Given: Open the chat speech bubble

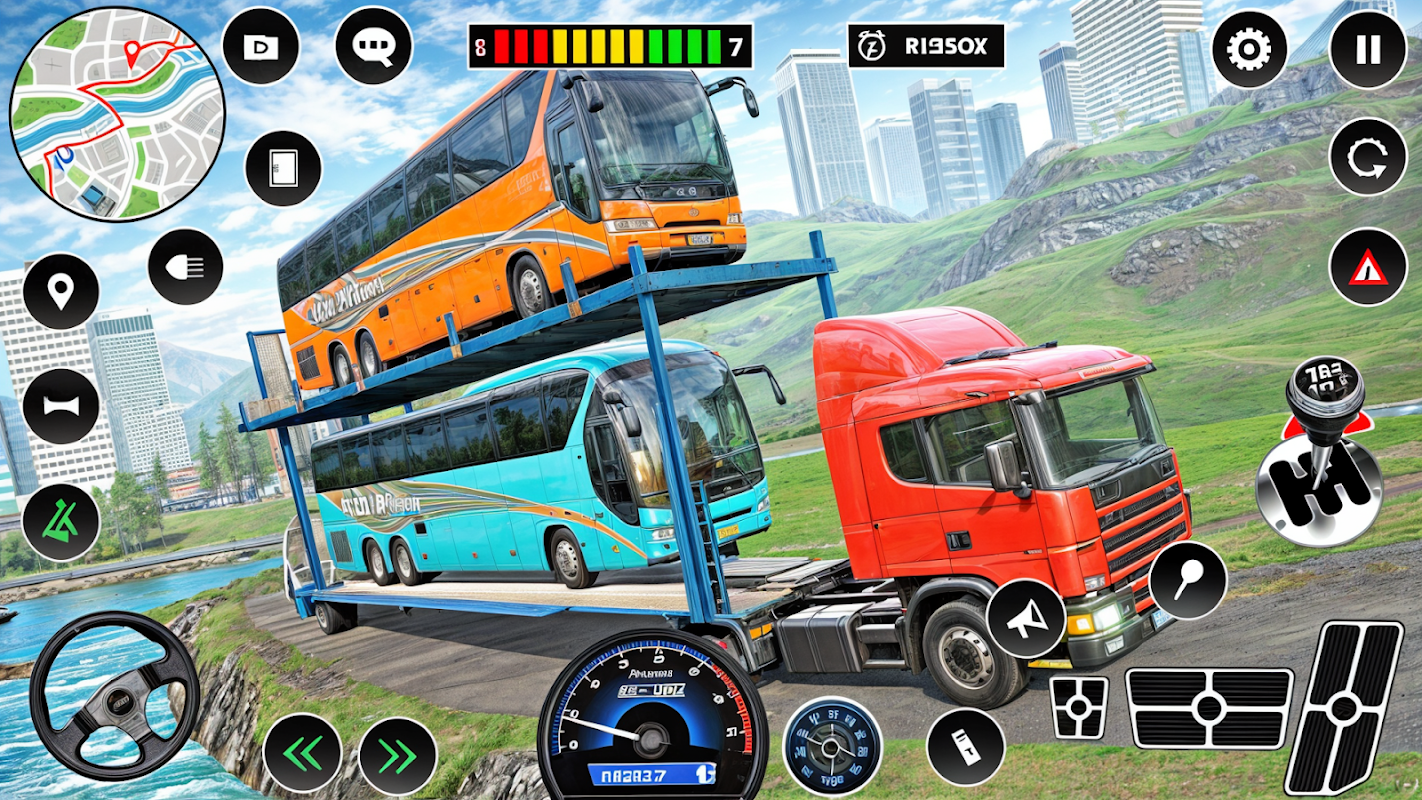Looking at the screenshot, I should [x=373, y=46].
